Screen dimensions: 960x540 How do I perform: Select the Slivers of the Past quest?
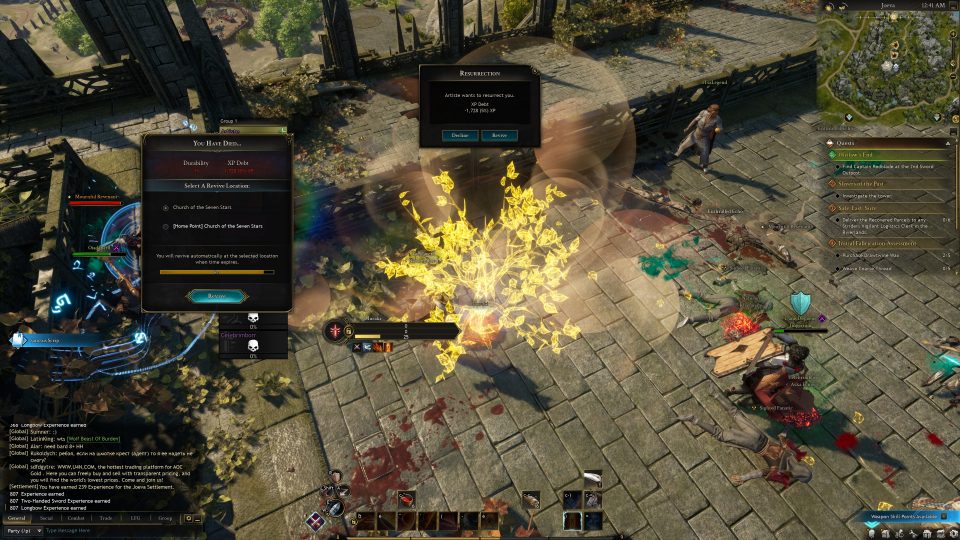coord(862,184)
